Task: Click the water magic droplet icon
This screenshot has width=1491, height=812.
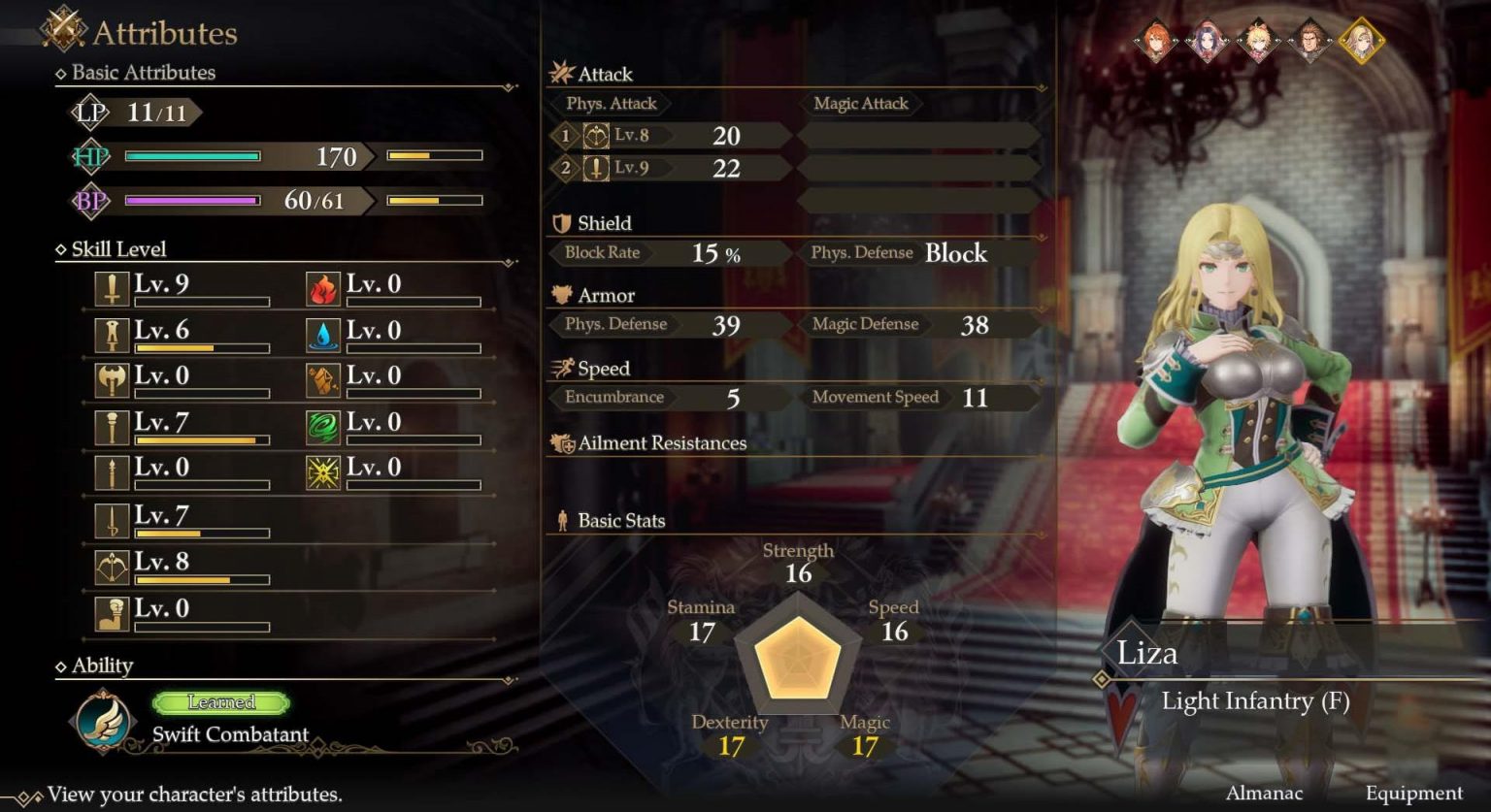Action: pyautogui.click(x=323, y=335)
